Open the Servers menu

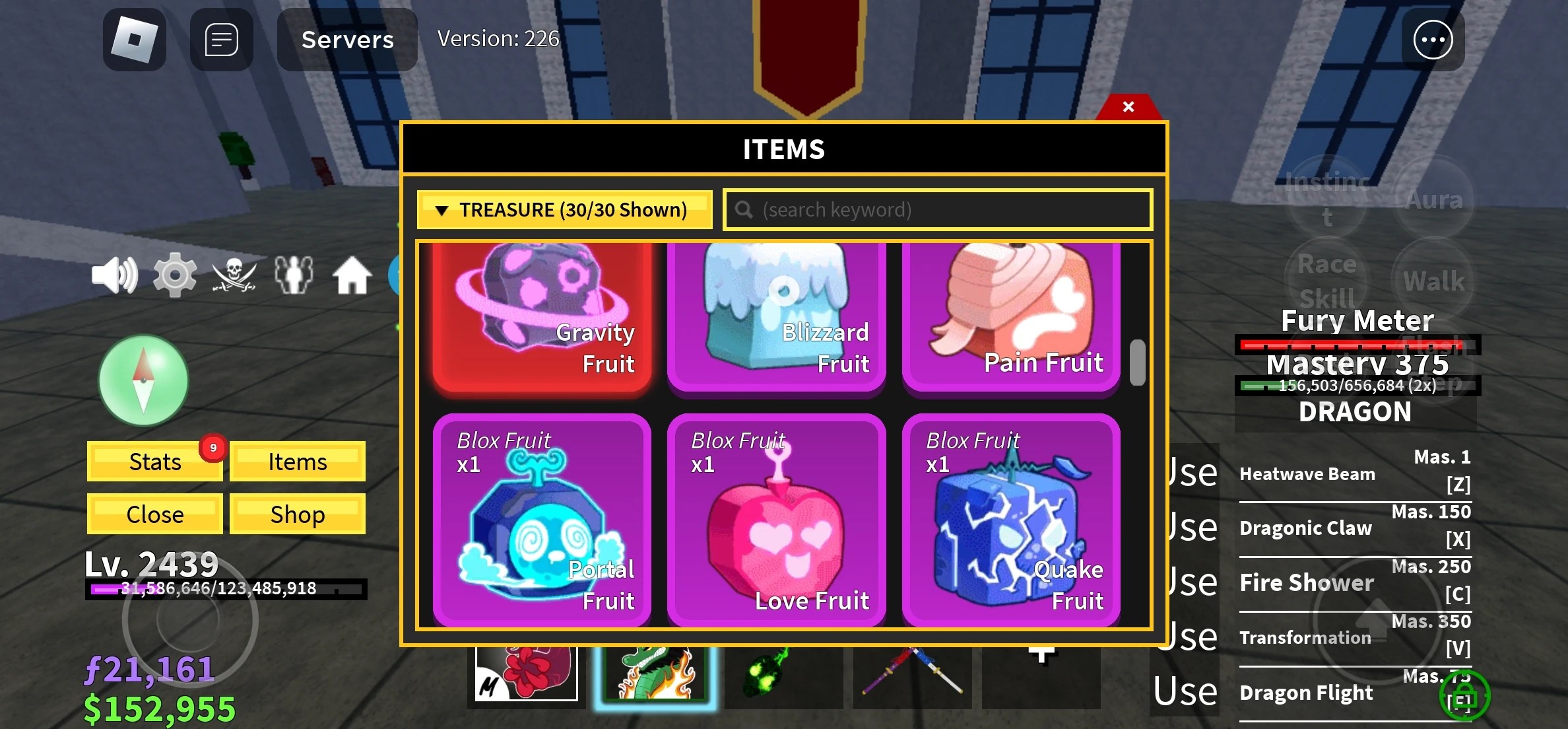347,40
